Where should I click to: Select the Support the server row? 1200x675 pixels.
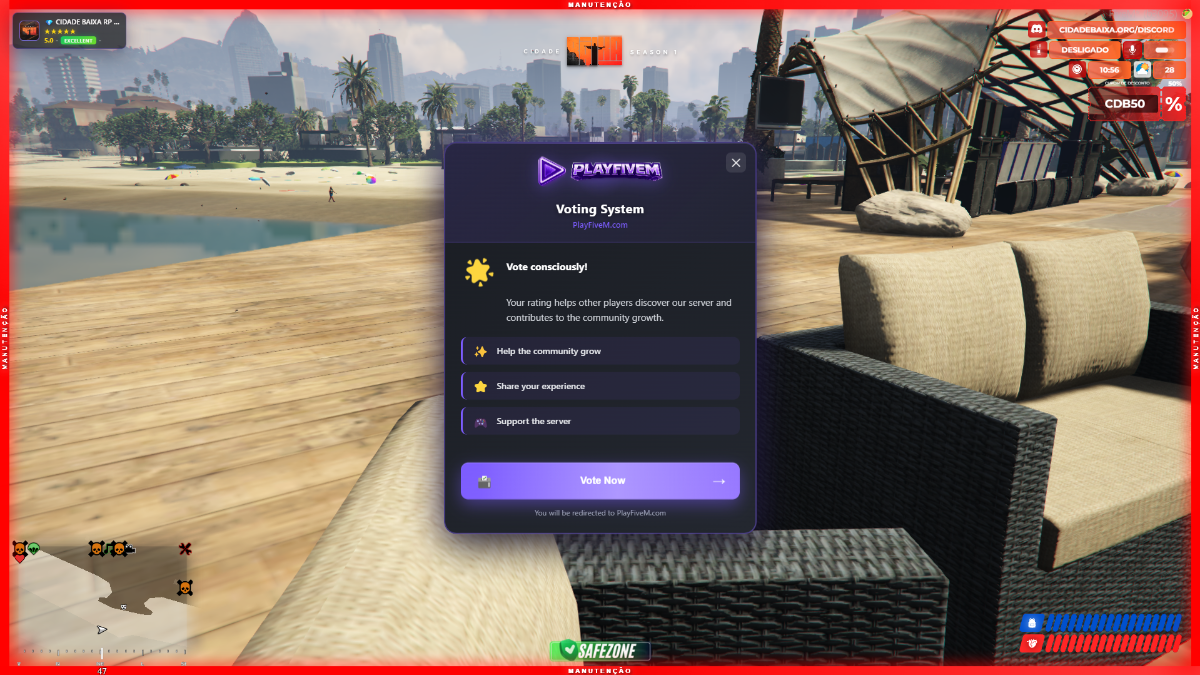click(x=600, y=421)
